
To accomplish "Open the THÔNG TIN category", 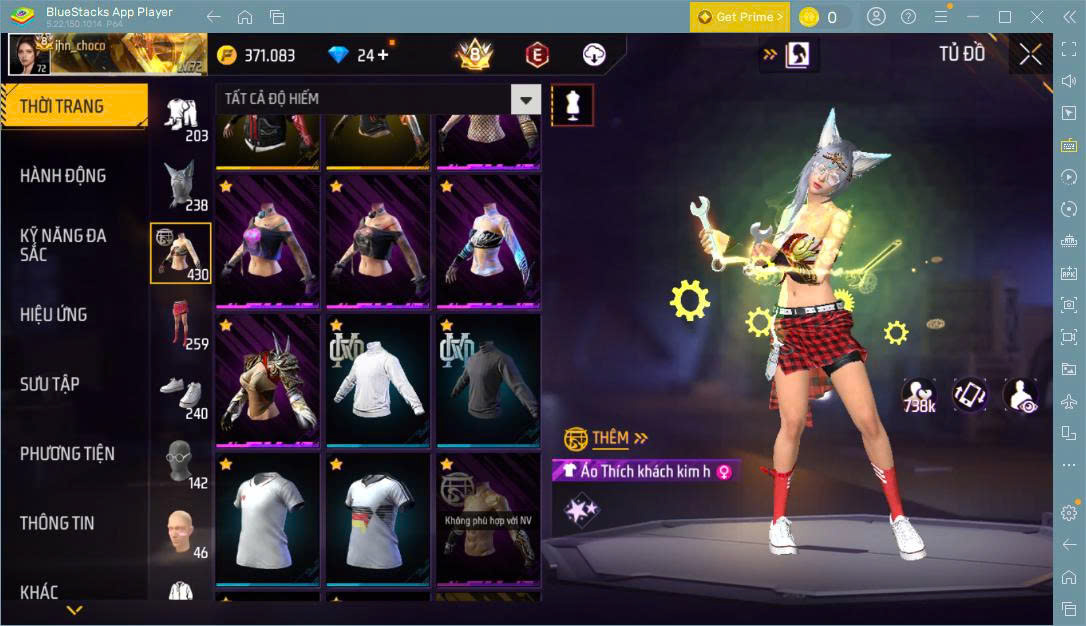I will 57,523.
